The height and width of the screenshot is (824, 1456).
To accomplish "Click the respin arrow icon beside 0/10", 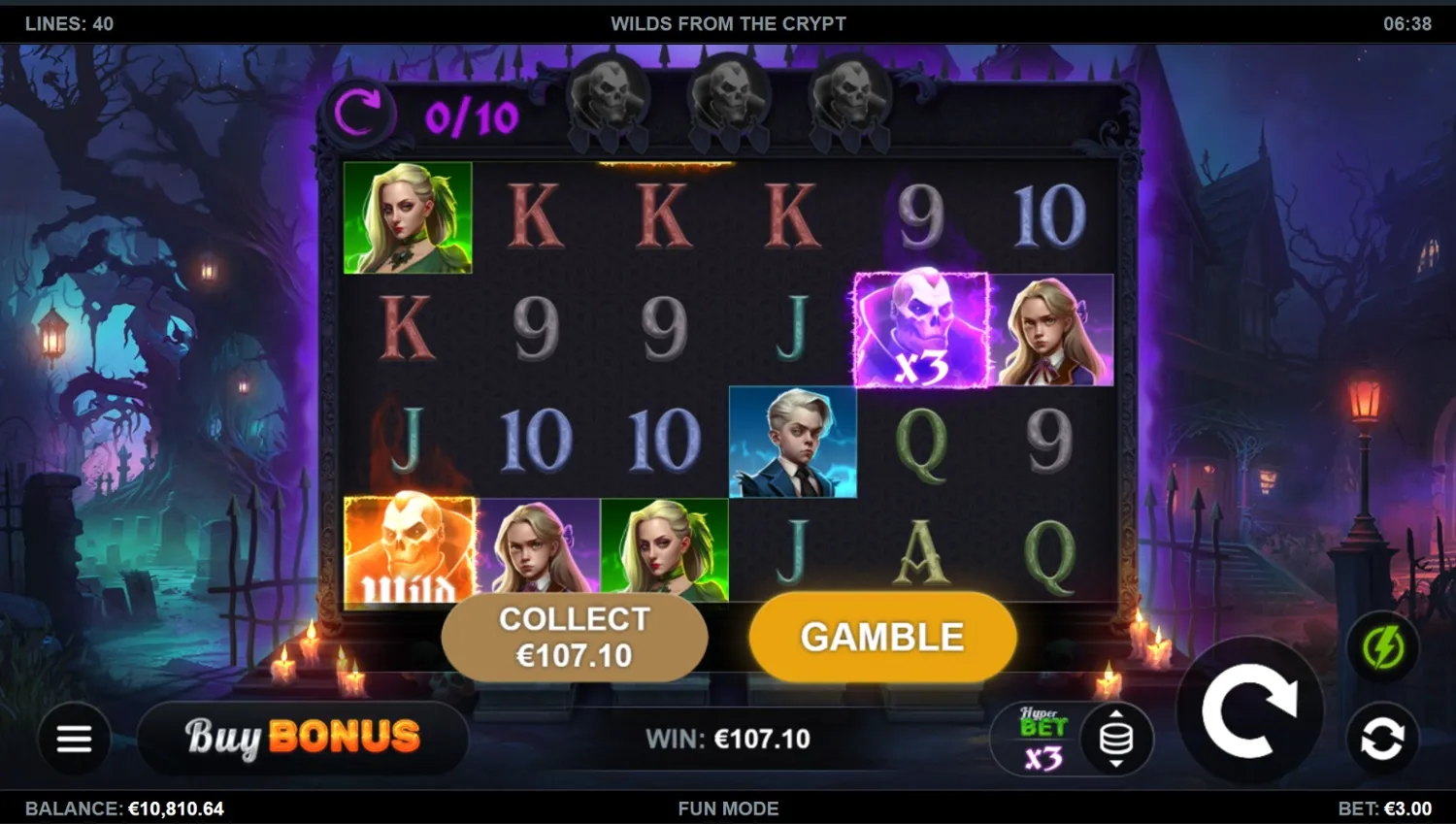I will 364,111.
